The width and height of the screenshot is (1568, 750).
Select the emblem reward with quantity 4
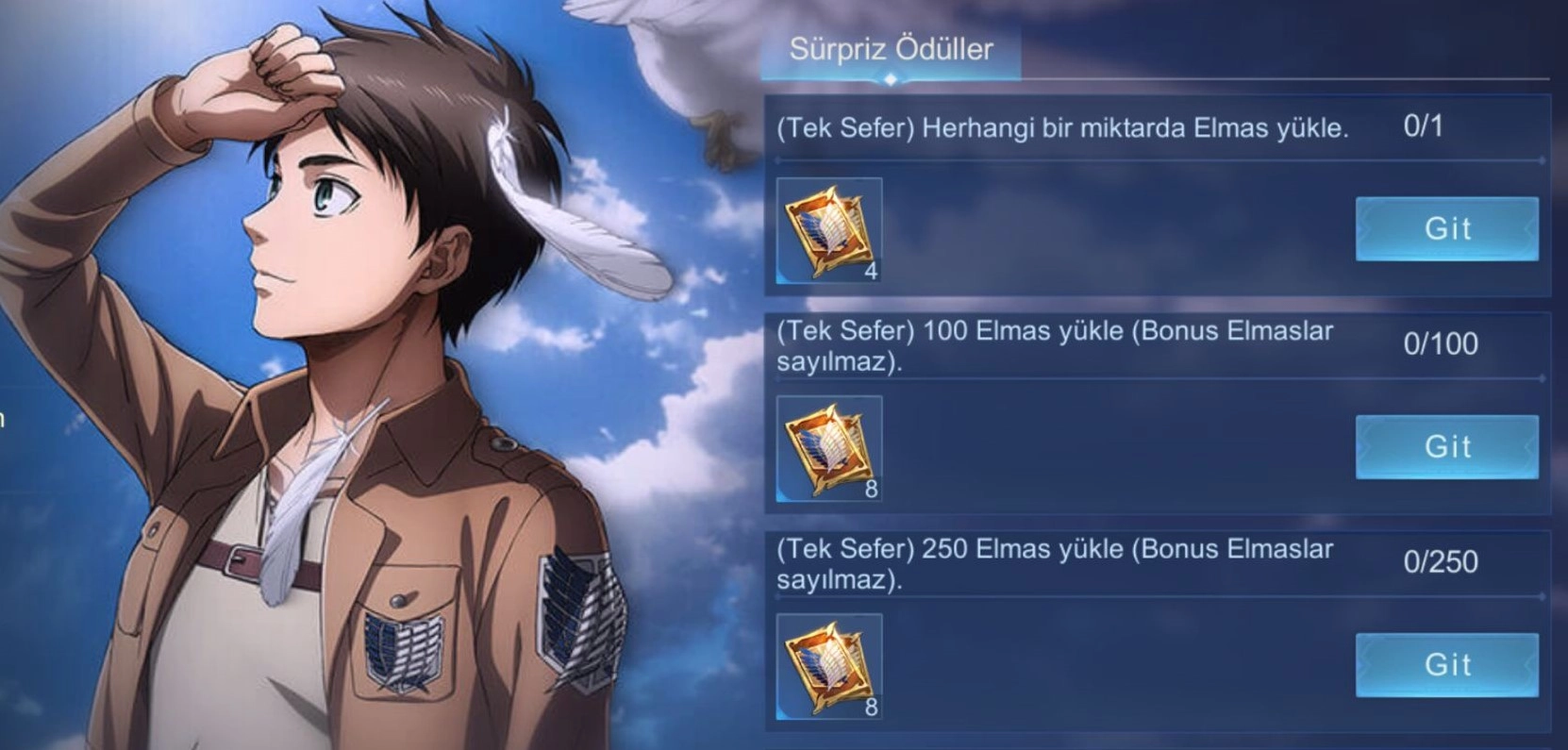tap(829, 231)
